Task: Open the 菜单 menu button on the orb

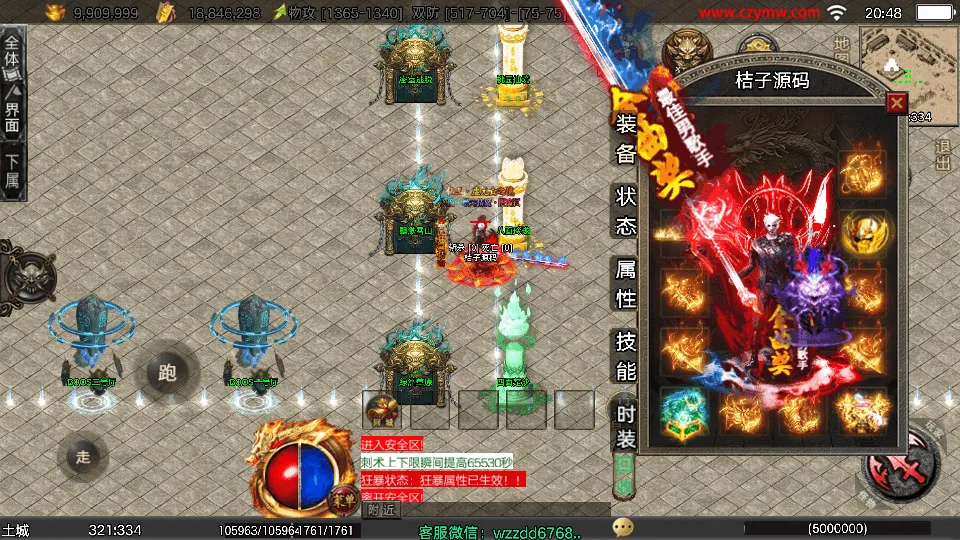Action: tap(343, 496)
